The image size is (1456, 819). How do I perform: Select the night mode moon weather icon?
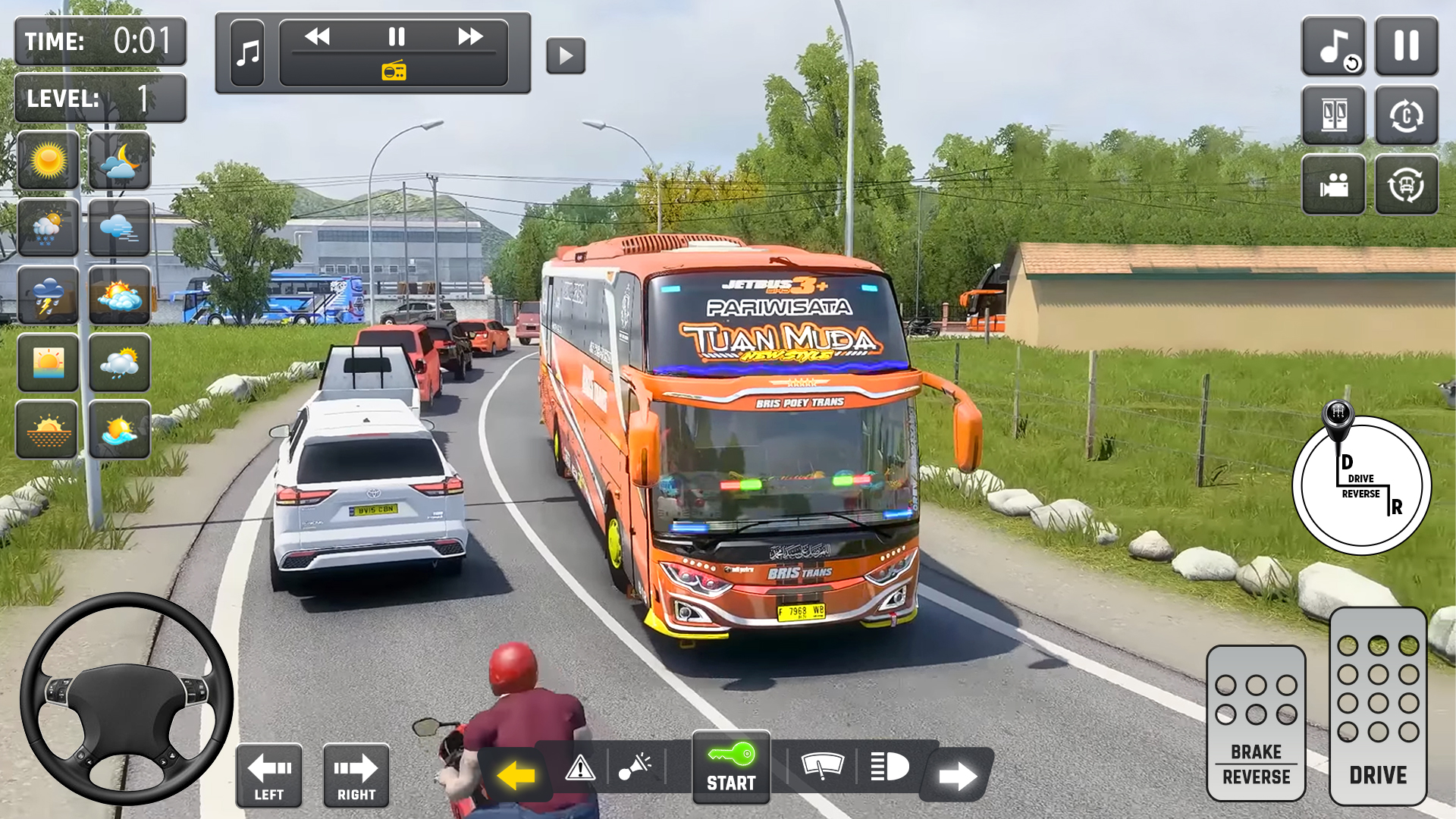click(119, 161)
